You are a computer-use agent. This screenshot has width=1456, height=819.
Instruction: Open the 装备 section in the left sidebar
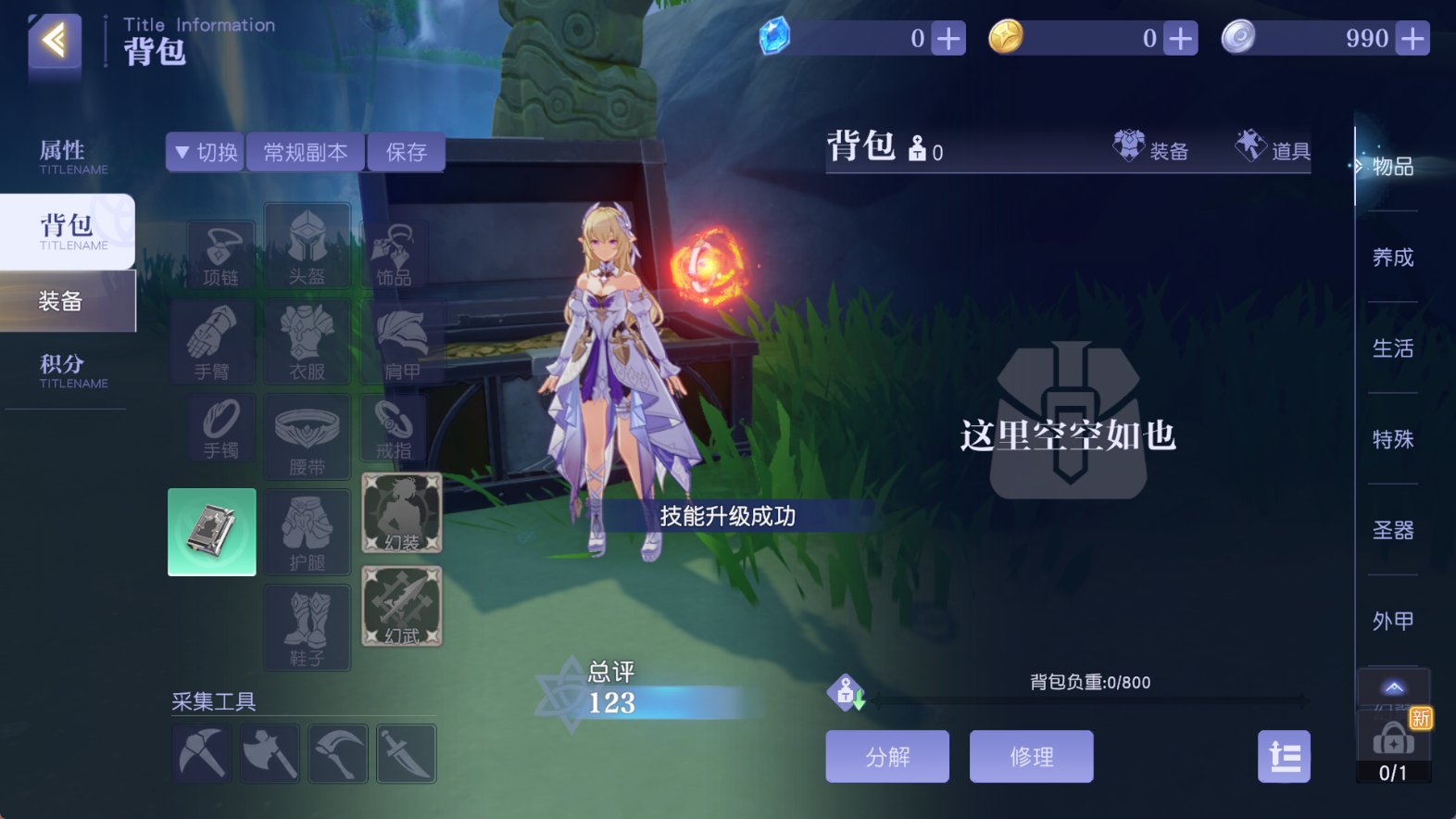coord(61,301)
